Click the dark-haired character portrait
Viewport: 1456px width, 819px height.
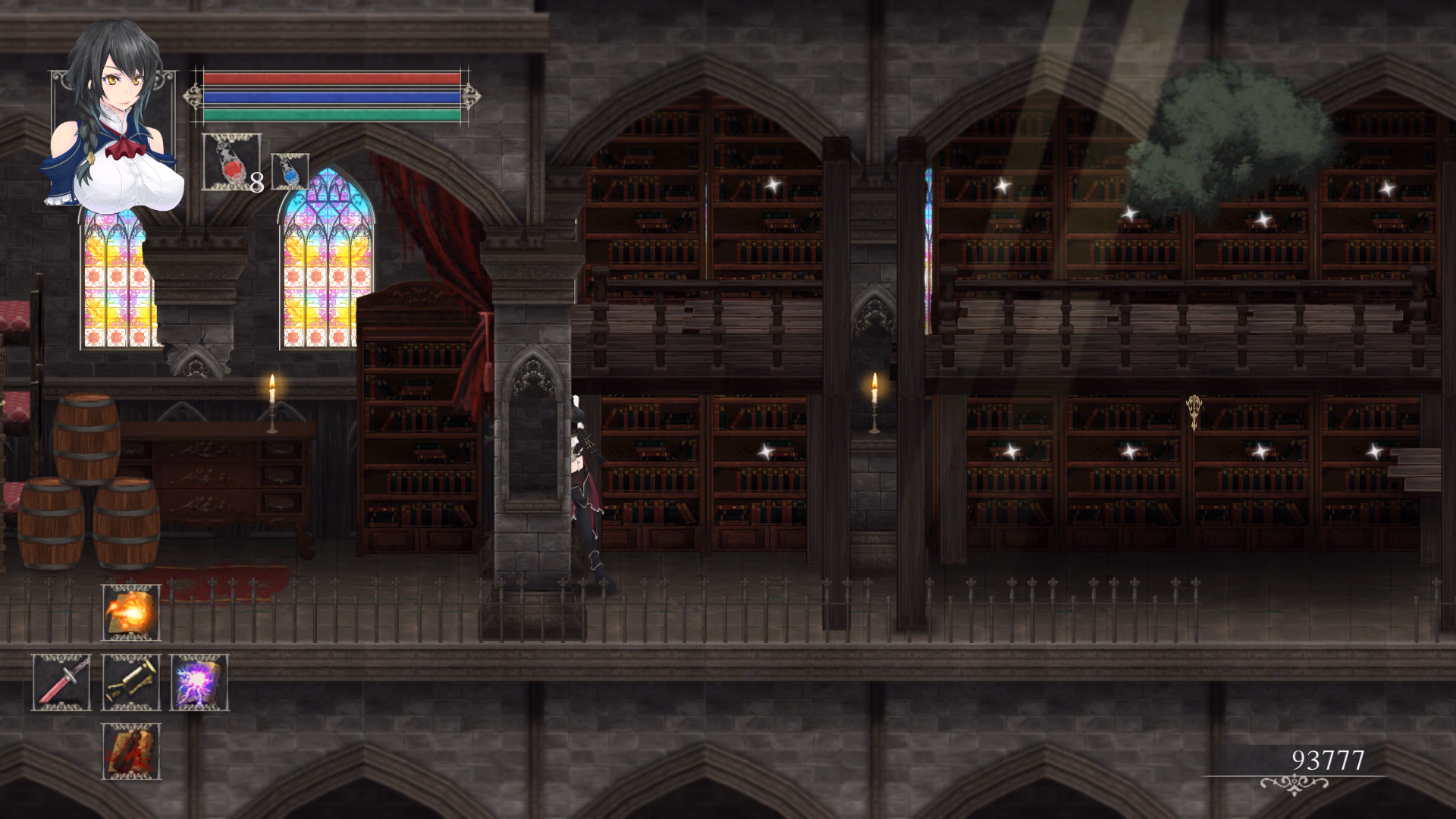[114, 121]
